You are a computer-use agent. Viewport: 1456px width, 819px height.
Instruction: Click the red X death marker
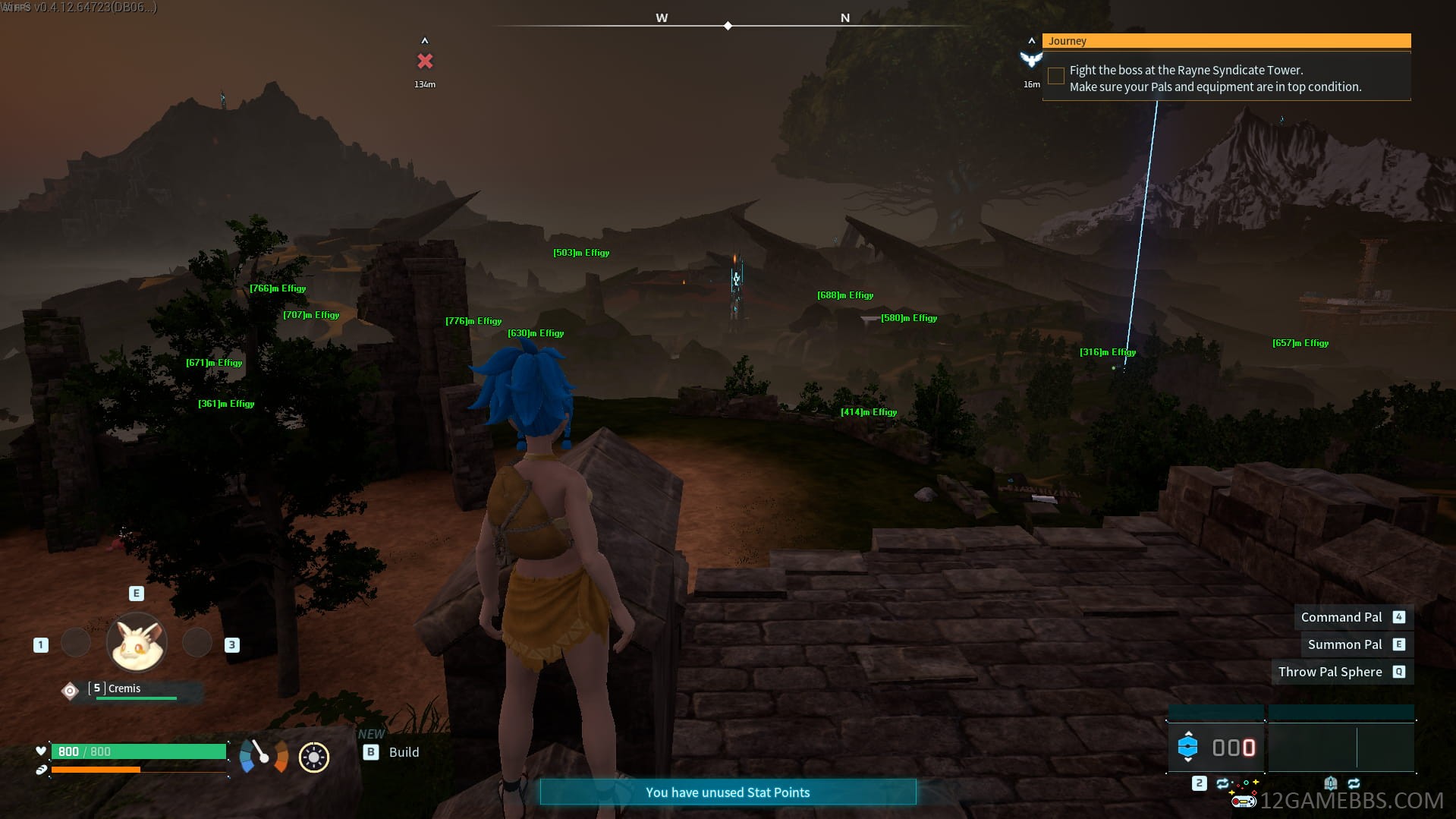coord(425,61)
